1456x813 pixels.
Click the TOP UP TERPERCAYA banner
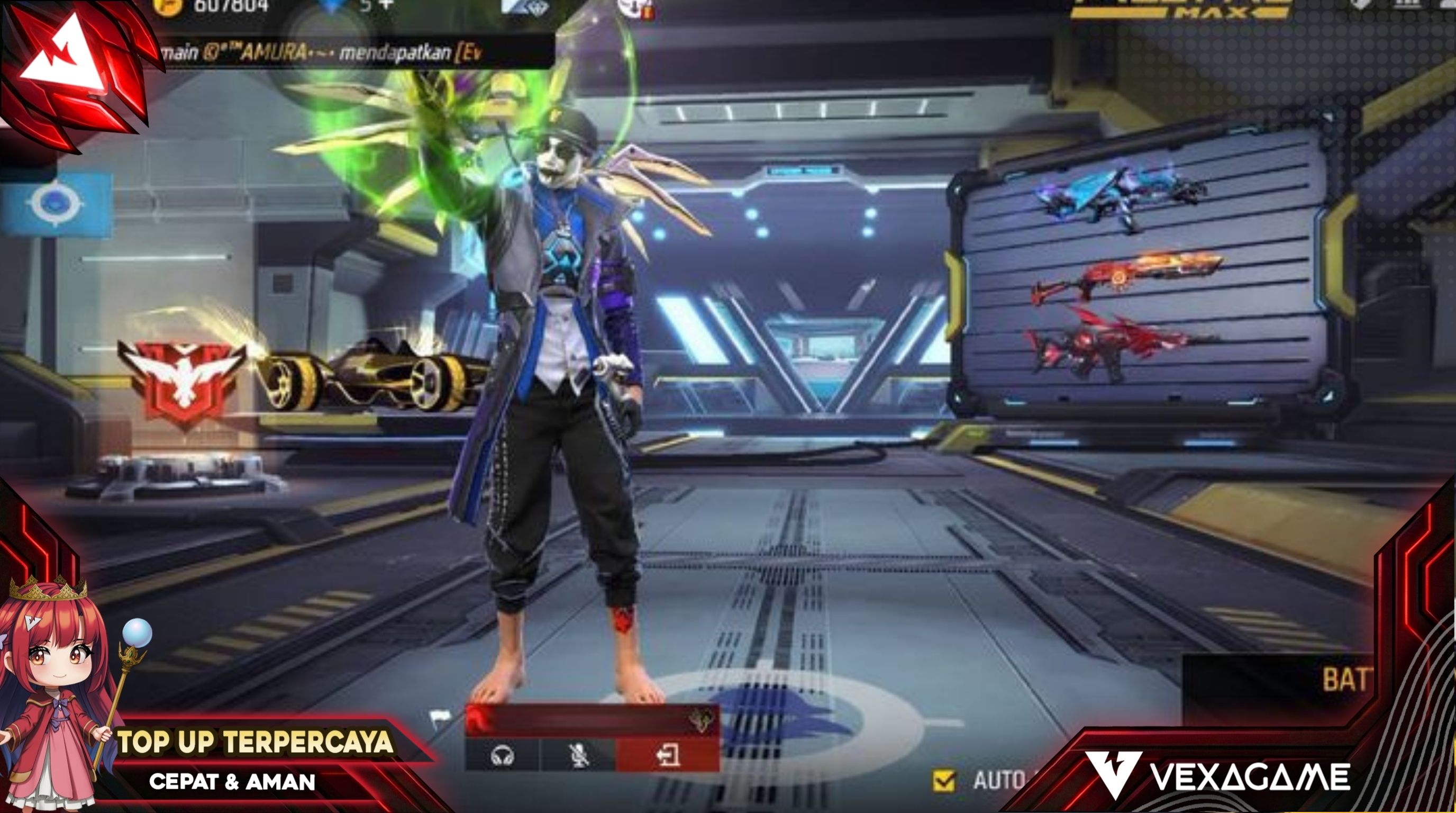(x=254, y=742)
